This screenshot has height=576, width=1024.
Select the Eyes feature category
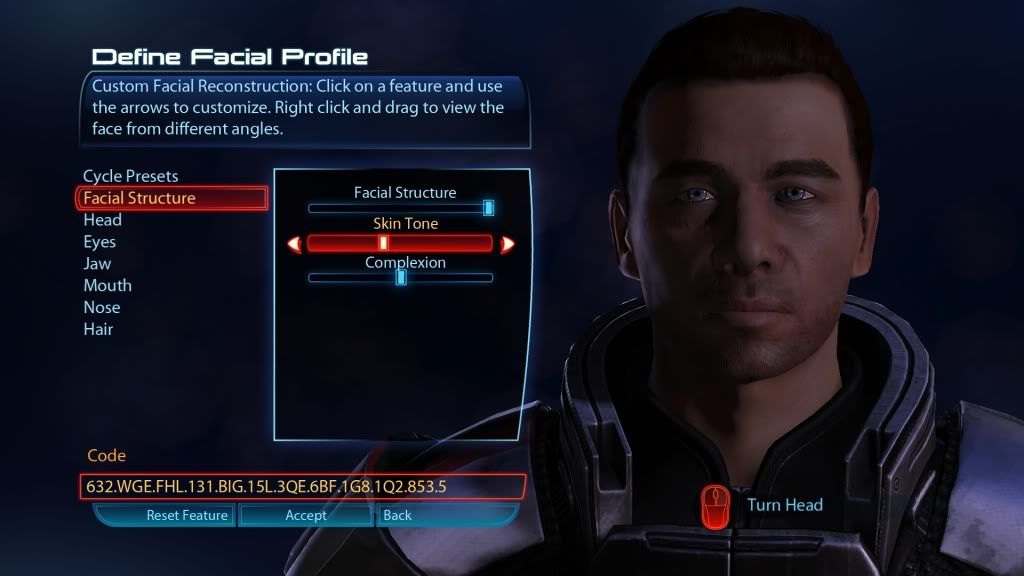click(99, 242)
